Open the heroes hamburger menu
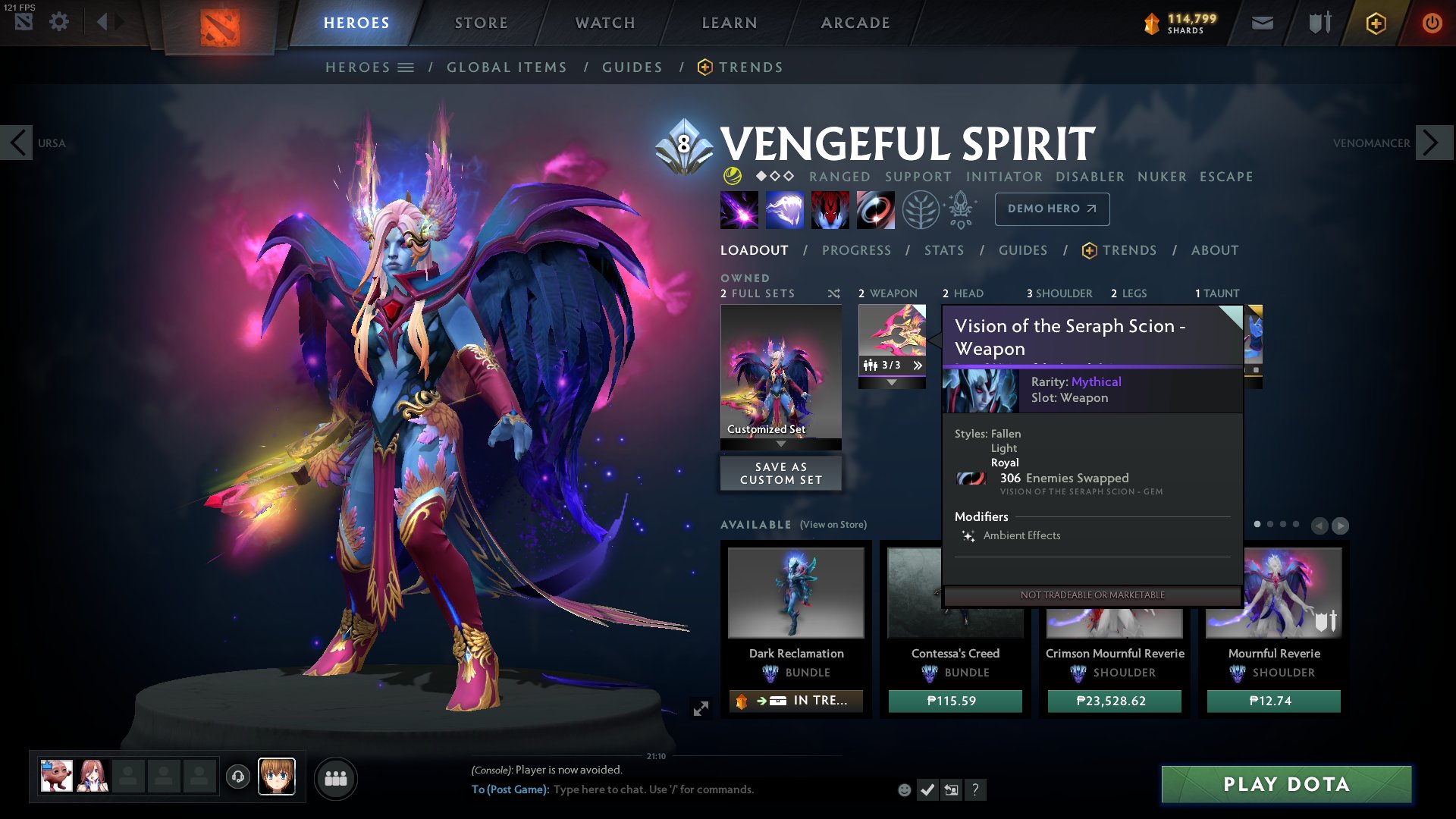The image size is (1456, 819). [x=407, y=67]
